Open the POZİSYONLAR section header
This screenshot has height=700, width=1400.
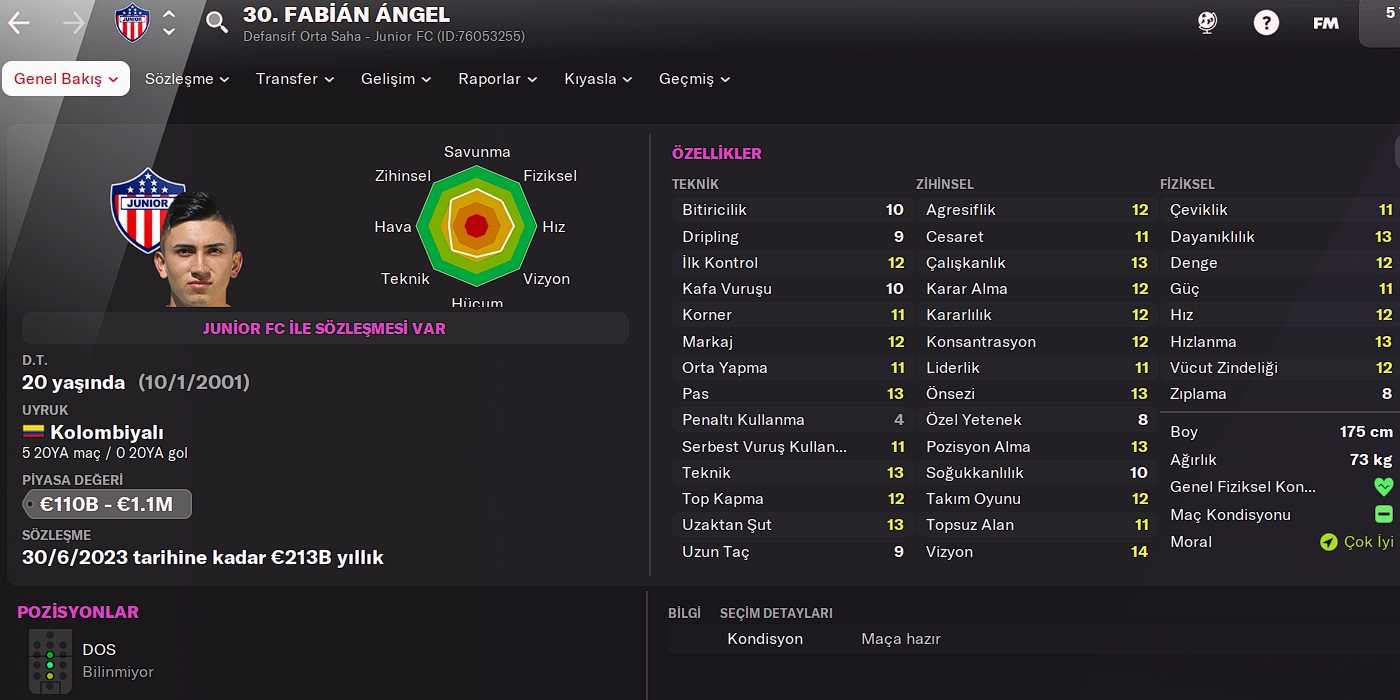tap(78, 612)
